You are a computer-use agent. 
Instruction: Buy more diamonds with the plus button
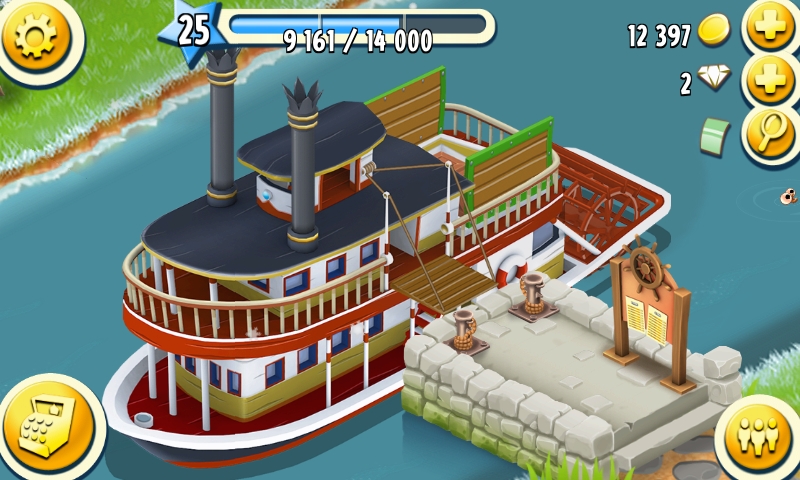tap(770, 82)
